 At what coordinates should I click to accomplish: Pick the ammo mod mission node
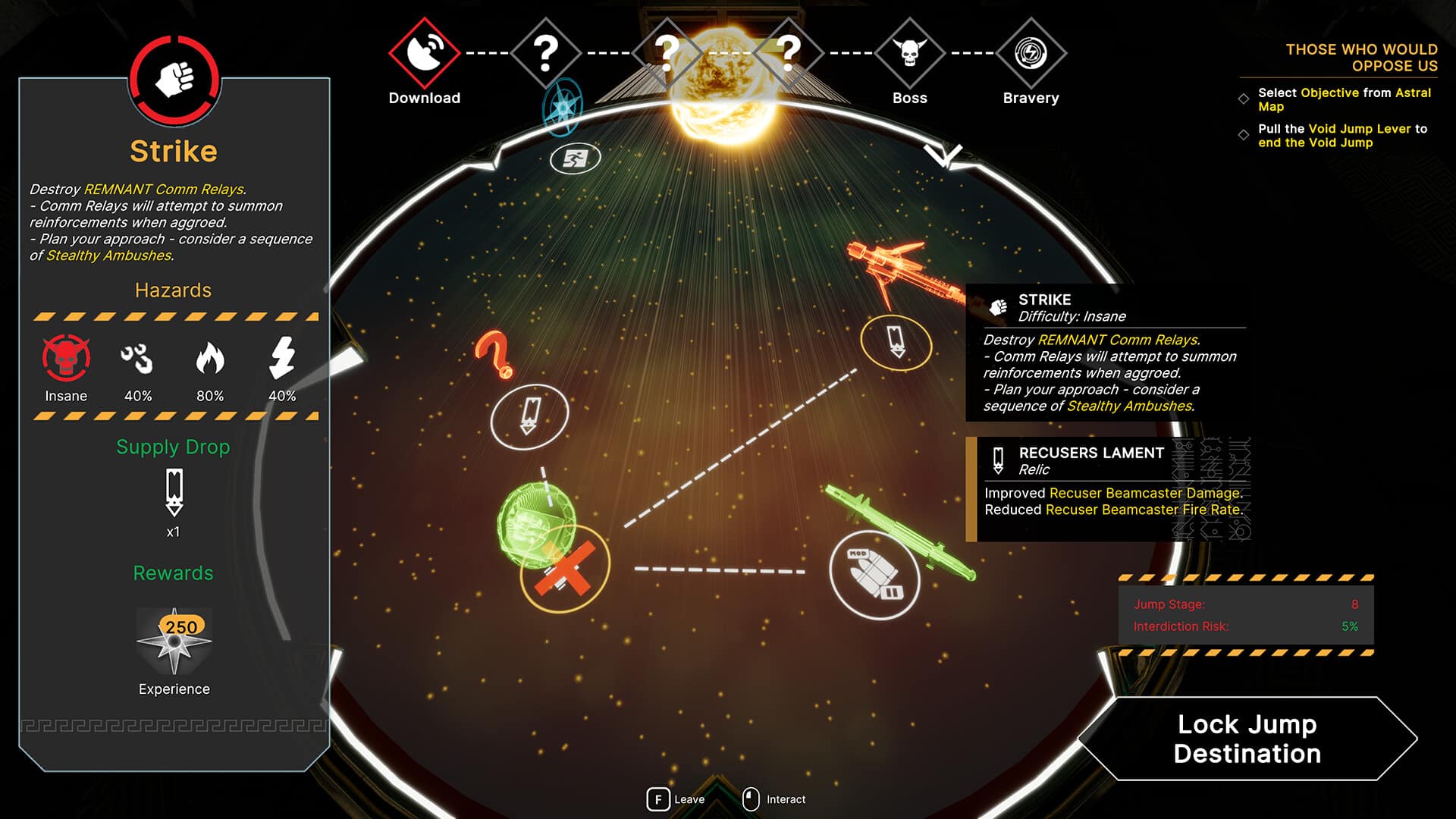[x=874, y=574]
